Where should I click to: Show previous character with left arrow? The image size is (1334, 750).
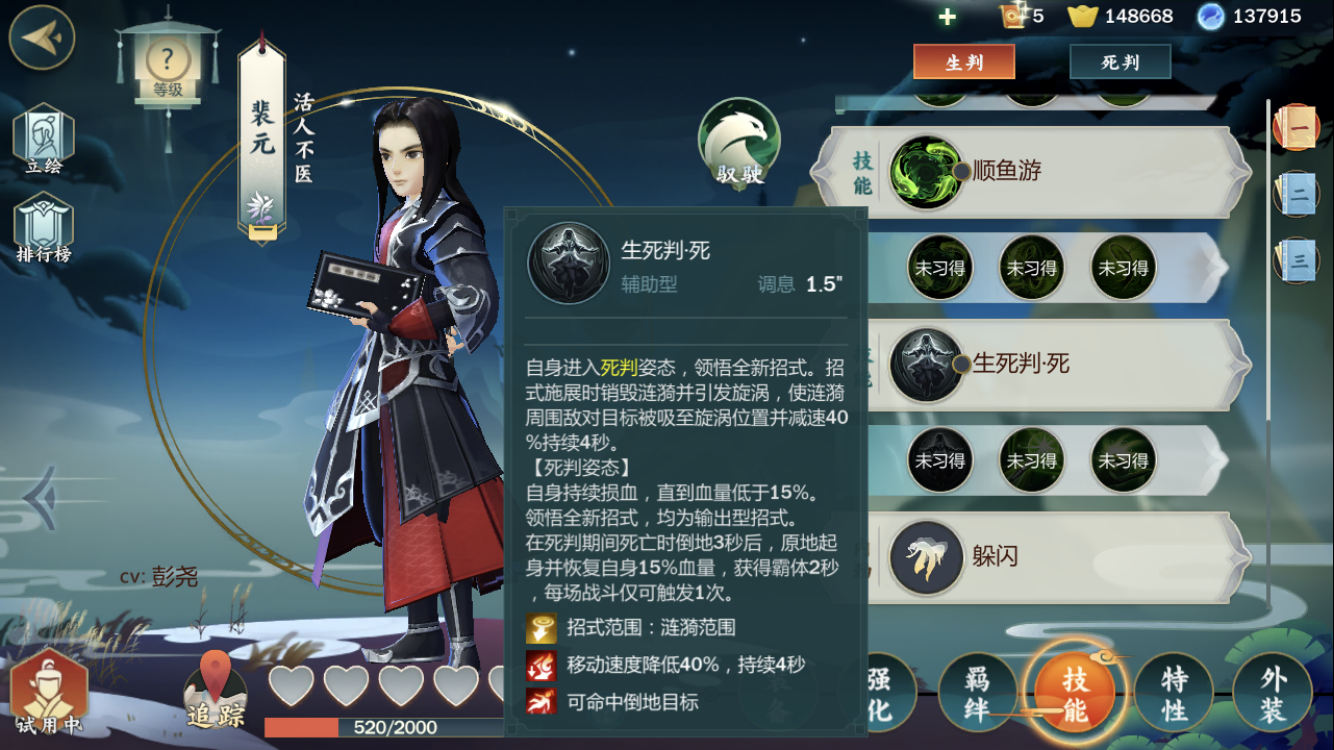[x=41, y=497]
